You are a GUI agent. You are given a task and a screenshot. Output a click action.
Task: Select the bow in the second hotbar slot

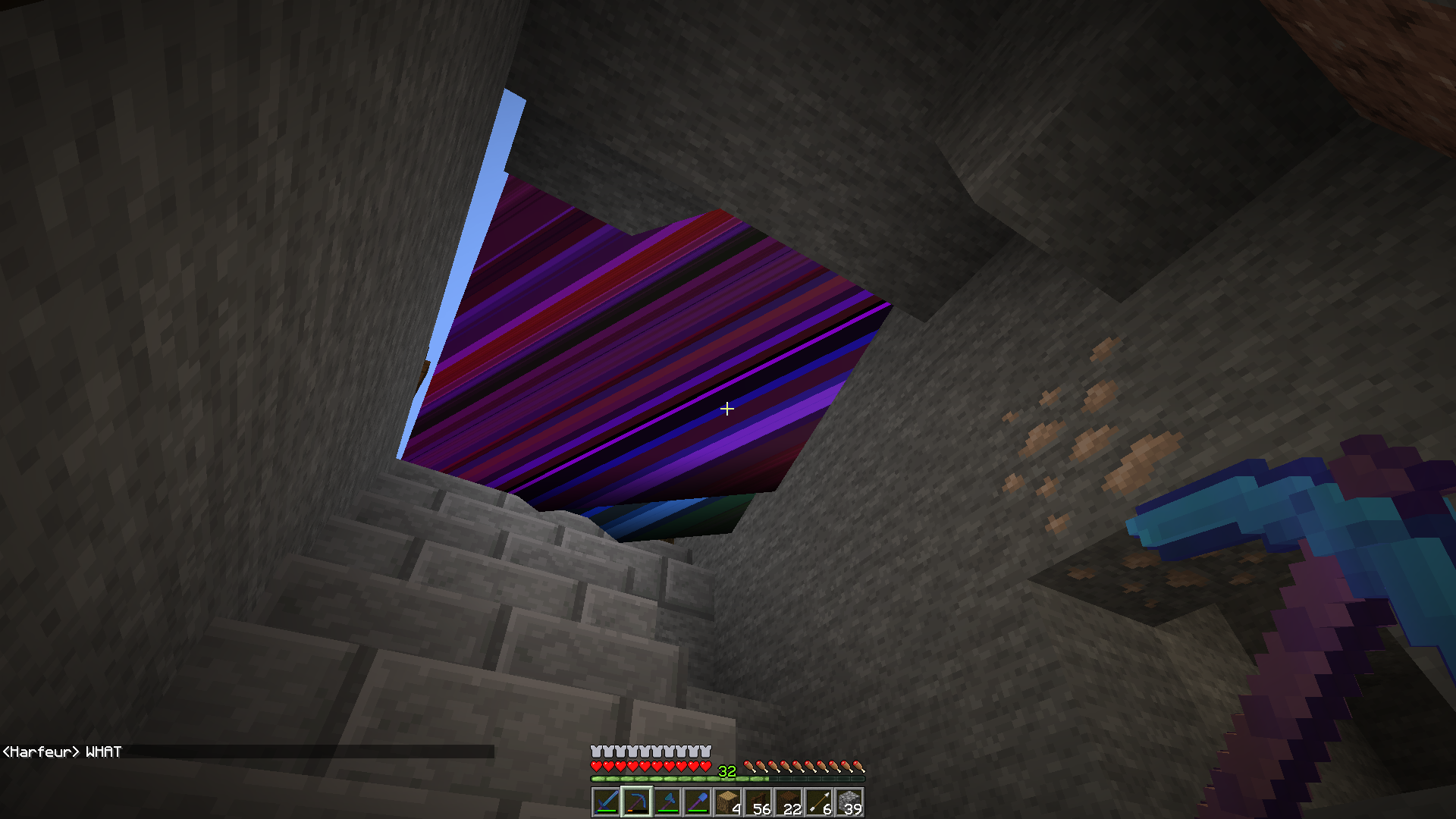coord(637,802)
